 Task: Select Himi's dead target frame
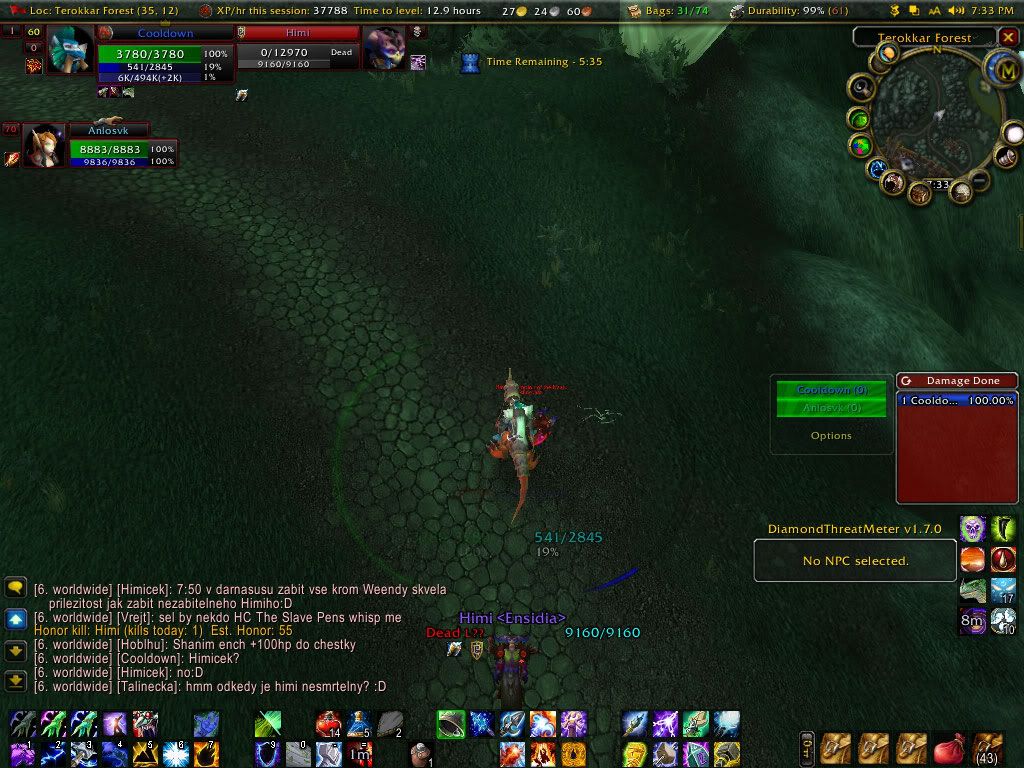click(x=297, y=51)
